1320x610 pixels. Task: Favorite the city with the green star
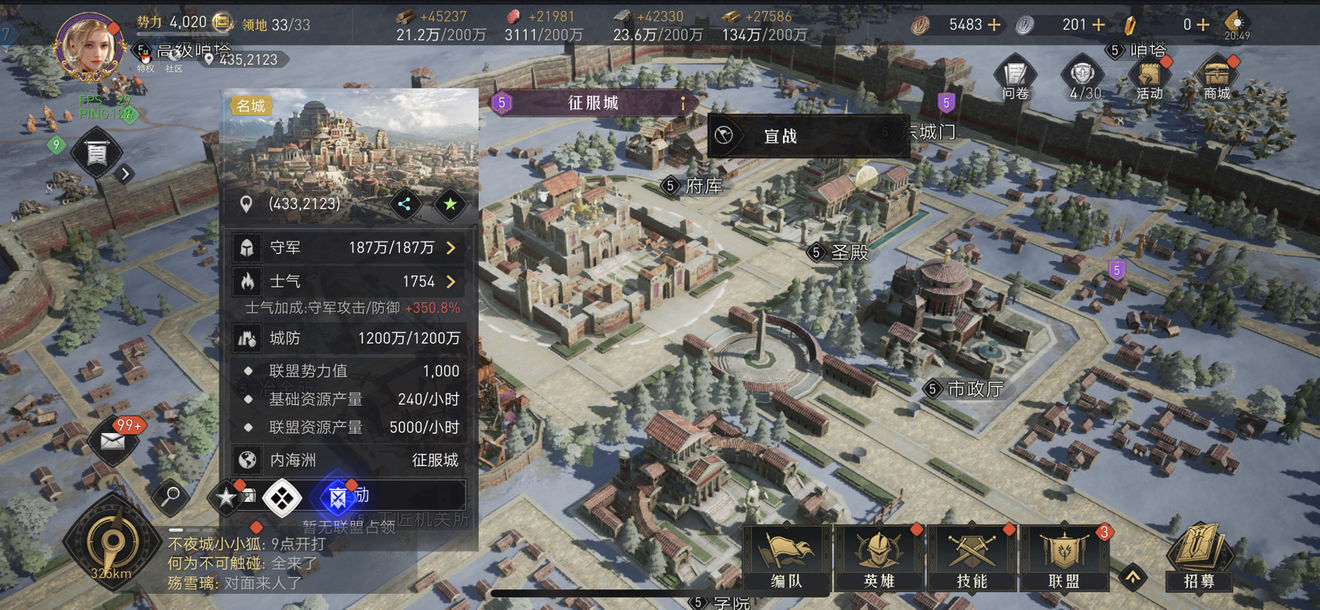click(x=450, y=204)
